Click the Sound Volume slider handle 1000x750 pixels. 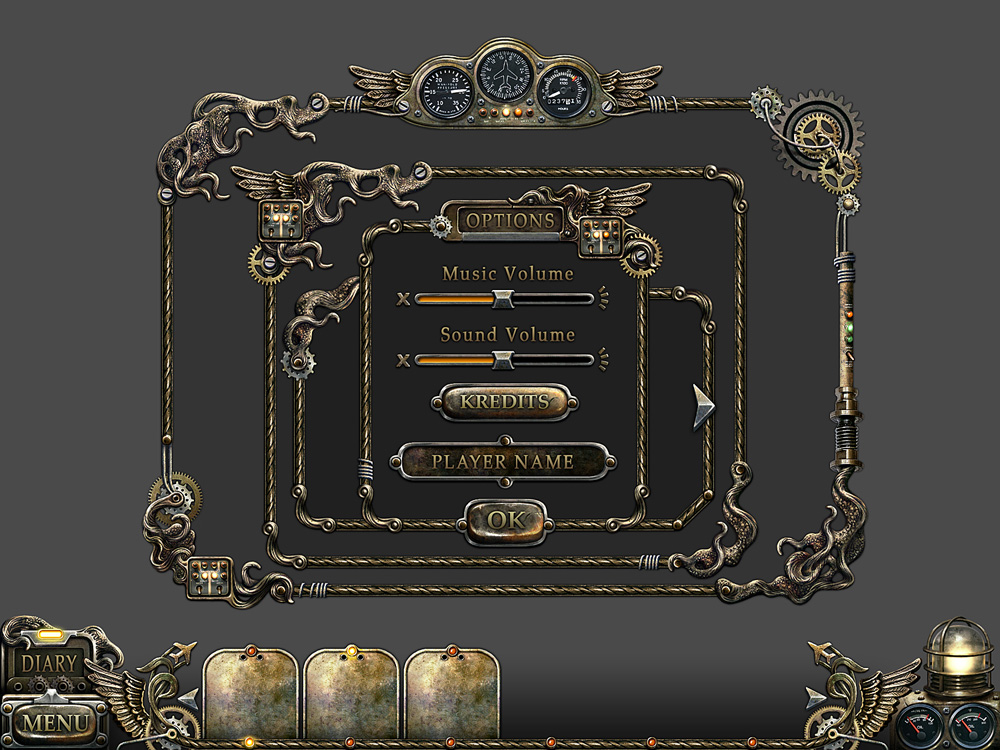pyautogui.click(x=503, y=359)
